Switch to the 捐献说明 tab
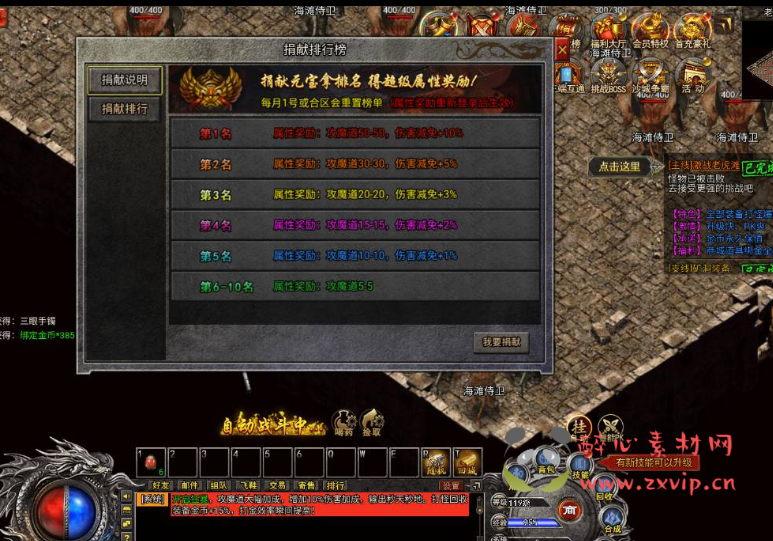Image resolution: width=773 pixels, height=541 pixels. point(124,79)
